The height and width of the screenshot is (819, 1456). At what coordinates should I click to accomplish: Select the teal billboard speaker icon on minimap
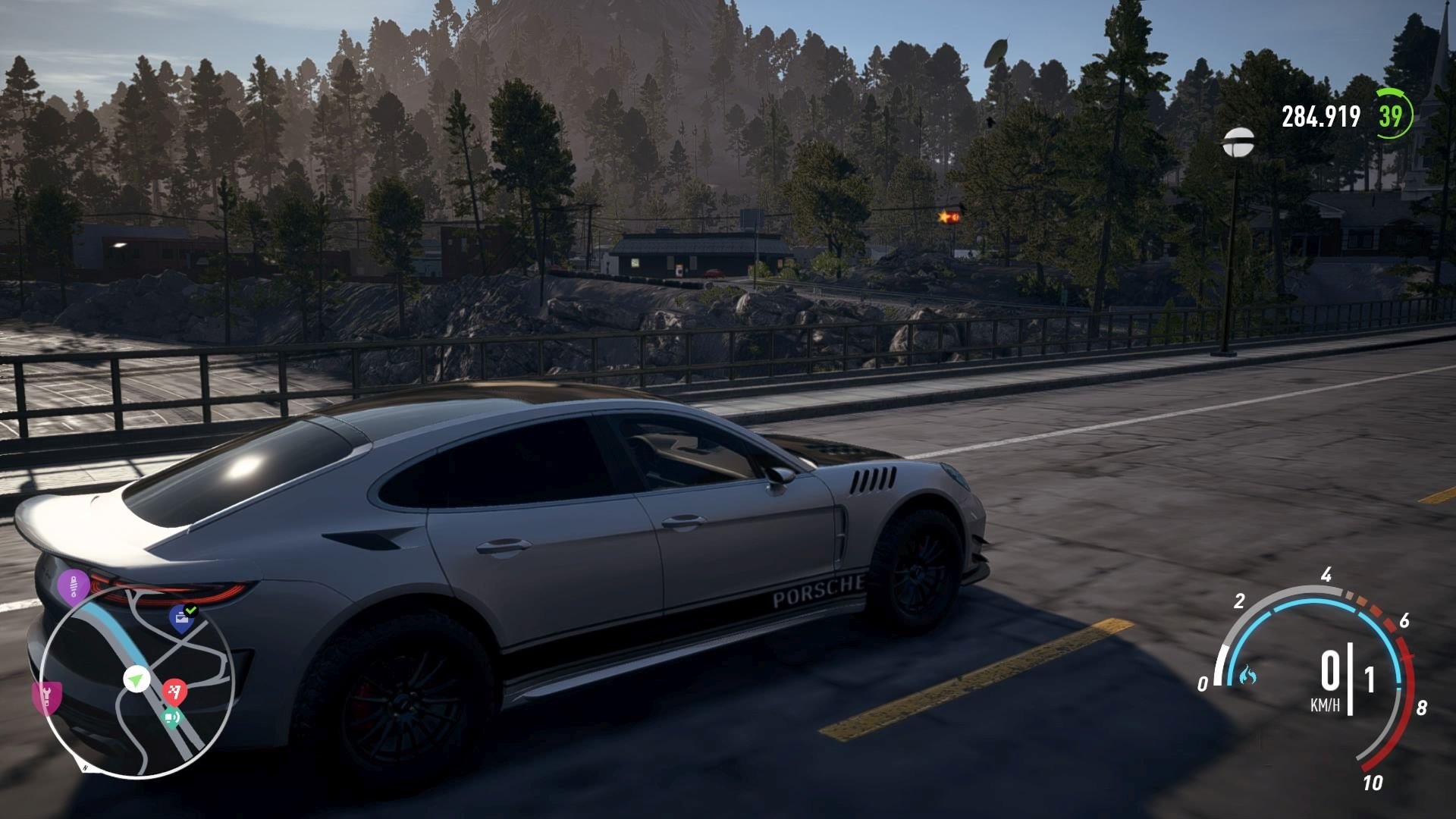[173, 717]
